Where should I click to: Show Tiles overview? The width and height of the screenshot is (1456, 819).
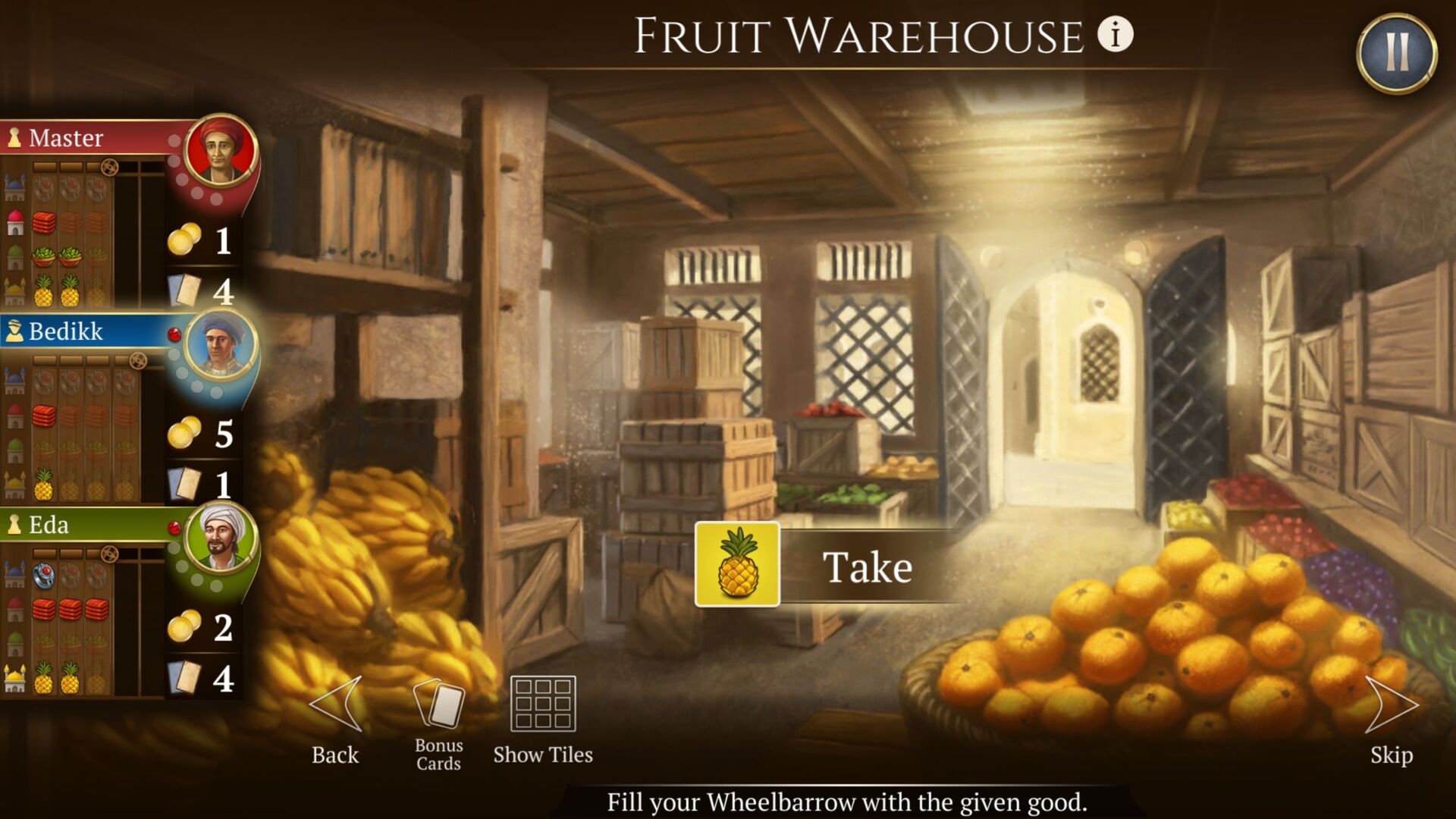pos(543,707)
